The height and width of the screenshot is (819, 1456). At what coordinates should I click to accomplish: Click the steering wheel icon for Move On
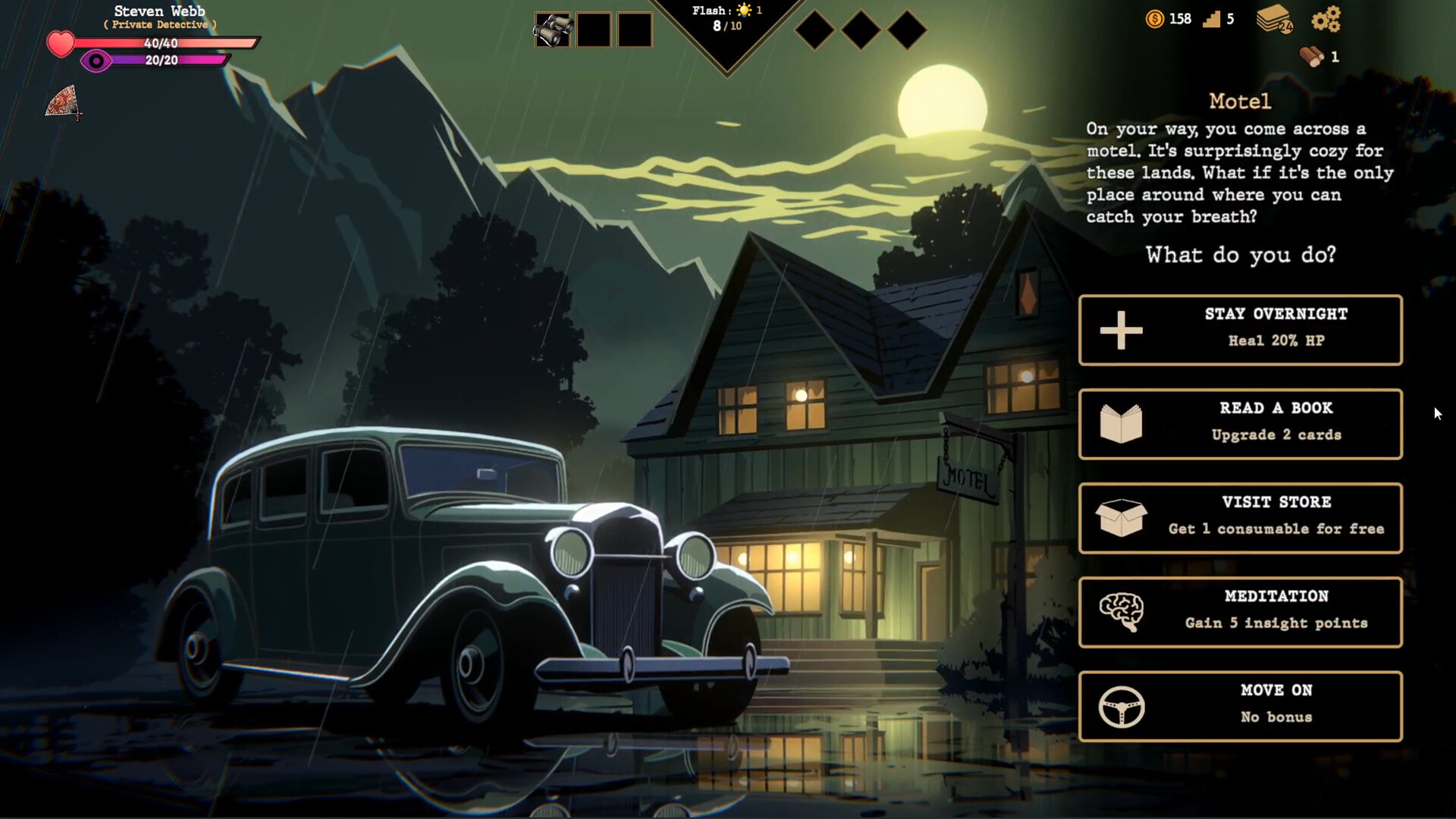click(x=1120, y=704)
